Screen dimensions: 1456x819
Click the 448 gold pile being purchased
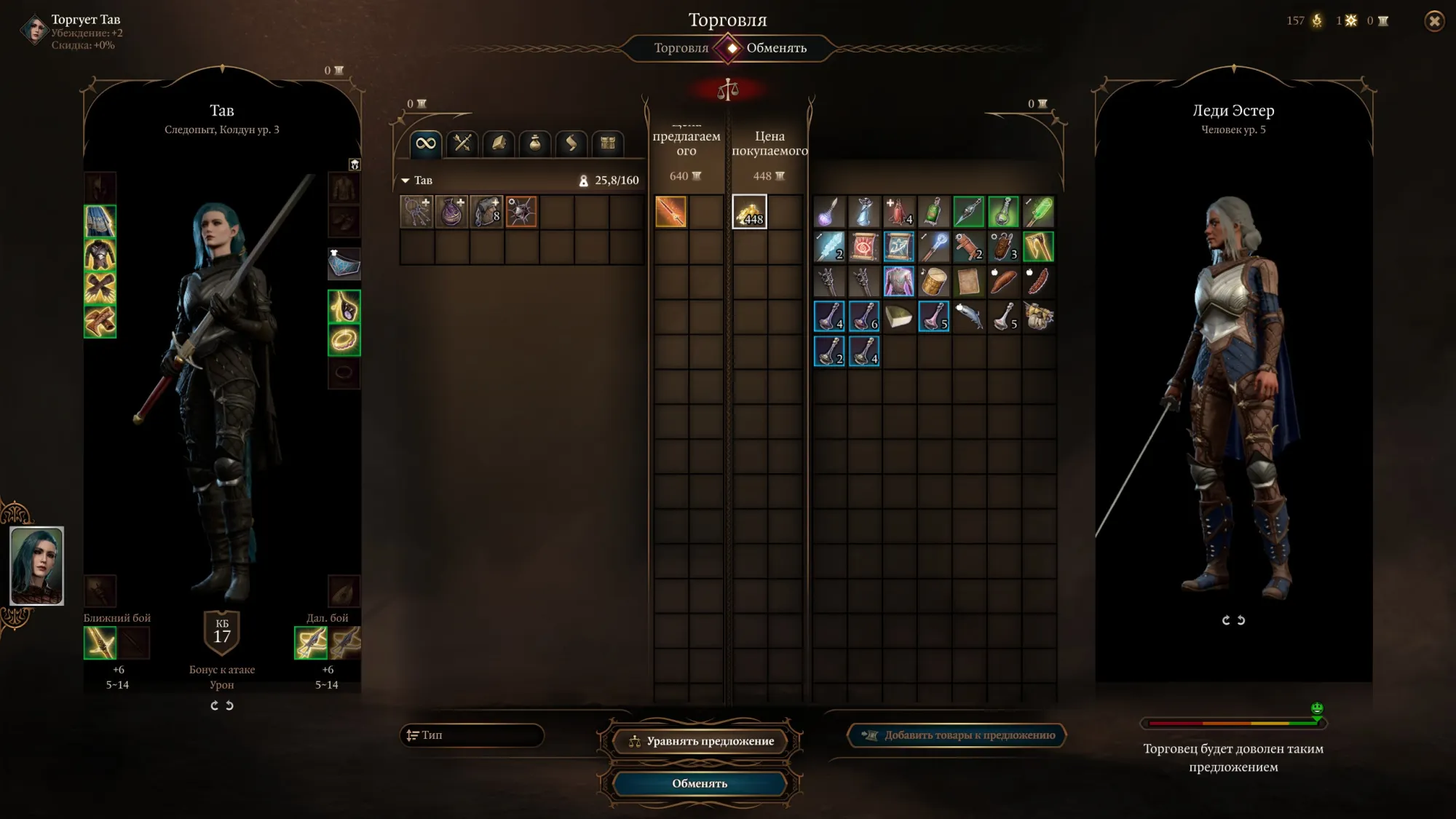click(x=749, y=212)
